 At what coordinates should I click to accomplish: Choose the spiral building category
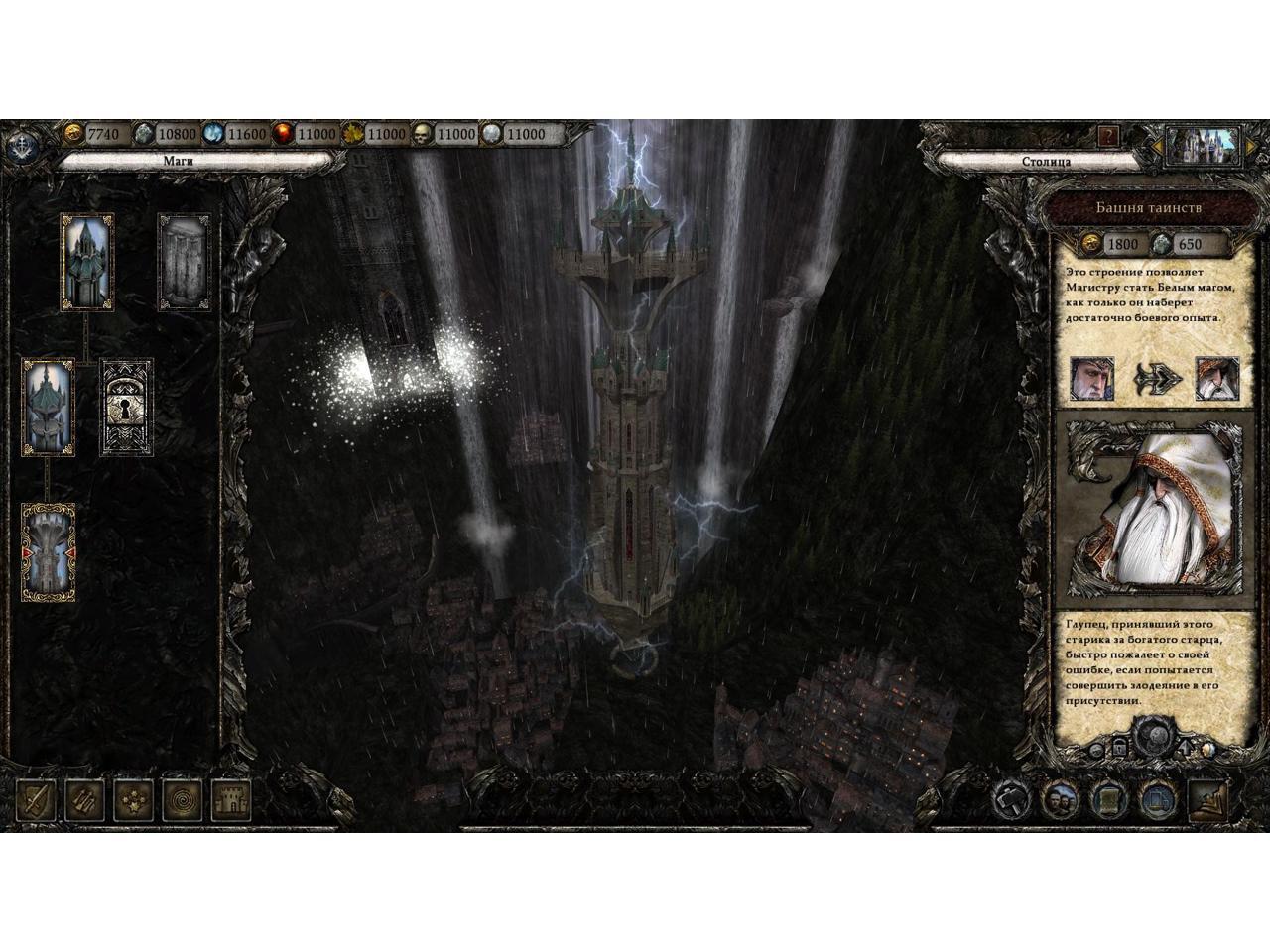pyautogui.click(x=182, y=798)
